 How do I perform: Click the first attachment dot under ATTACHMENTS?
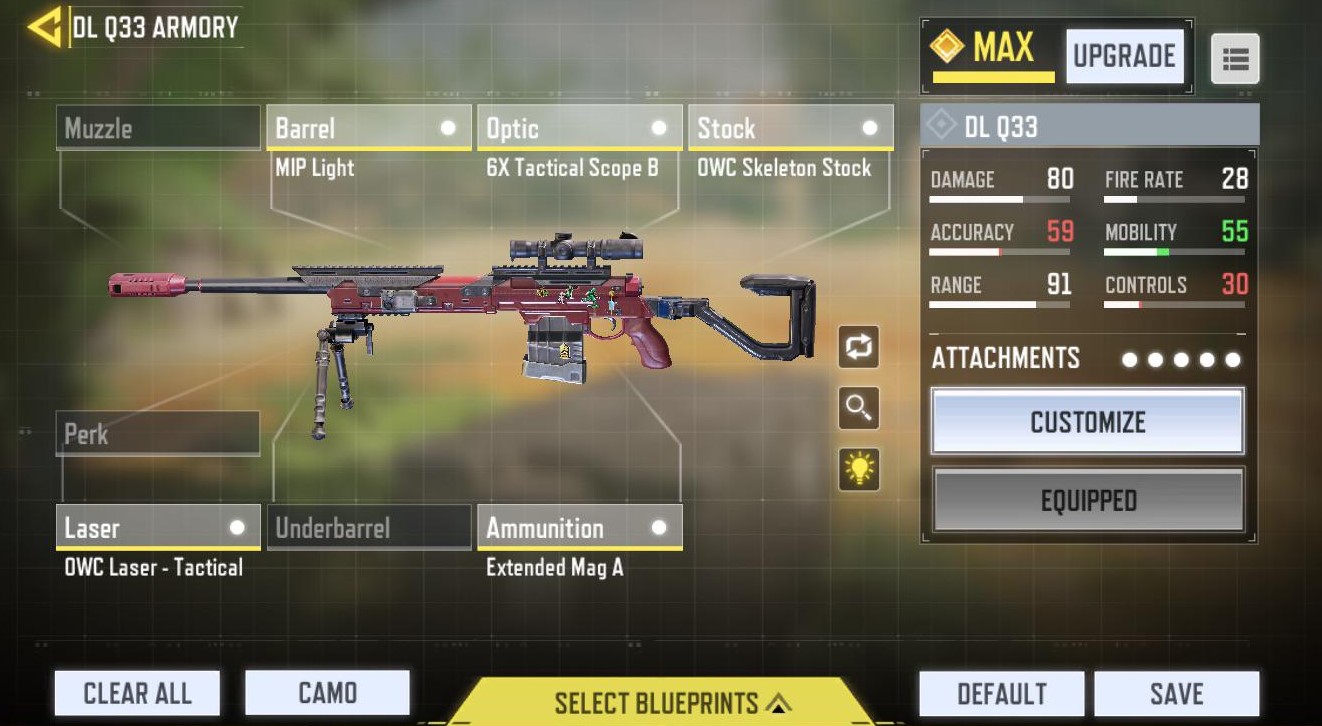click(x=1130, y=357)
